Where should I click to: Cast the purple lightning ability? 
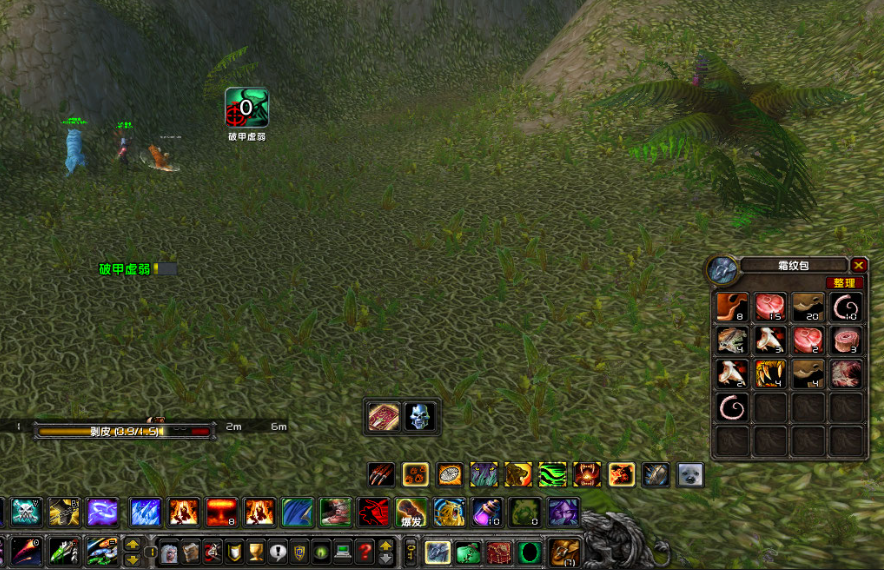tap(102, 512)
